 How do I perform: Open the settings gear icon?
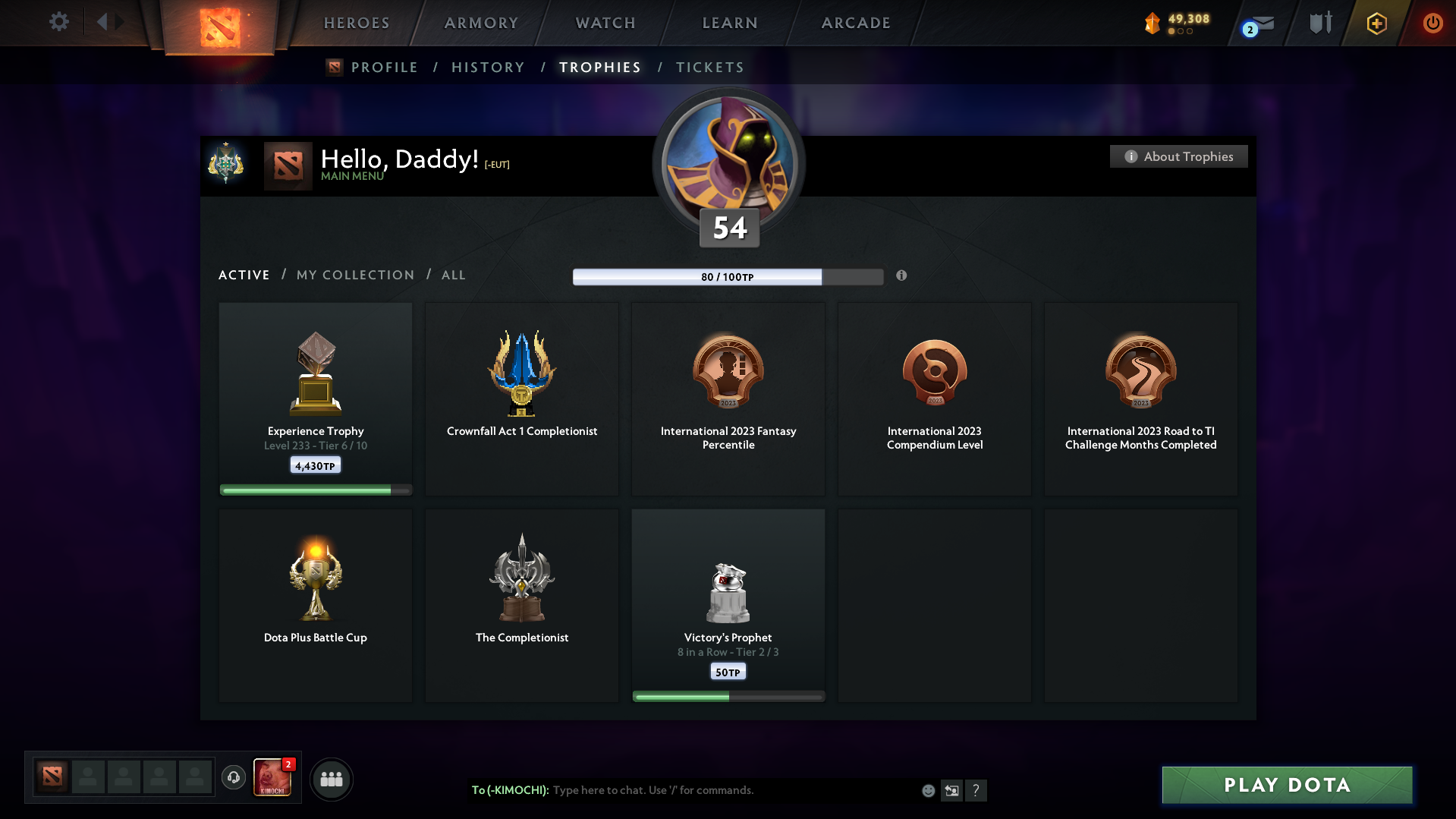[x=58, y=22]
